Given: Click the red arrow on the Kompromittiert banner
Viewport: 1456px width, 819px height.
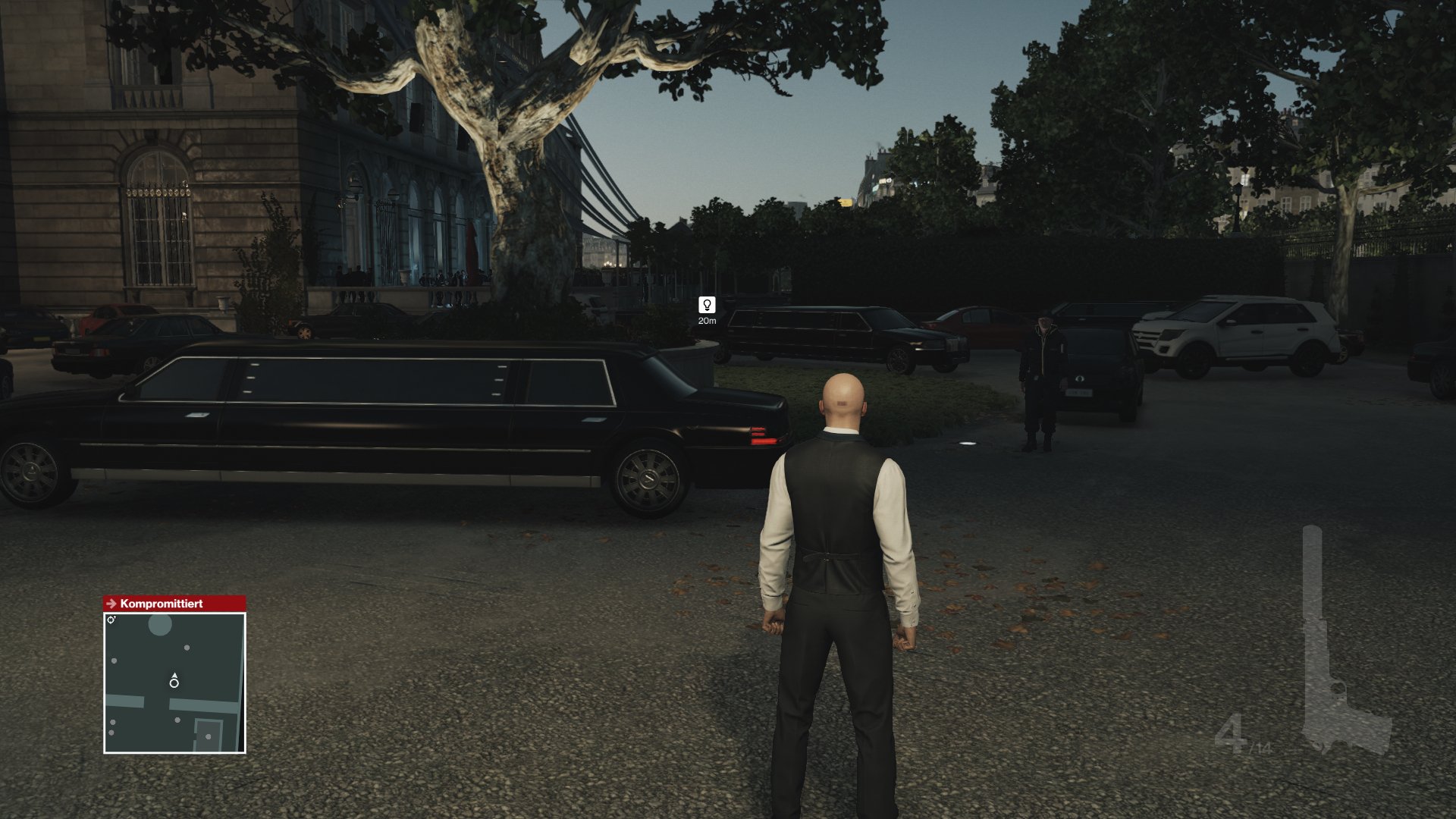Looking at the screenshot, I should click(x=111, y=604).
